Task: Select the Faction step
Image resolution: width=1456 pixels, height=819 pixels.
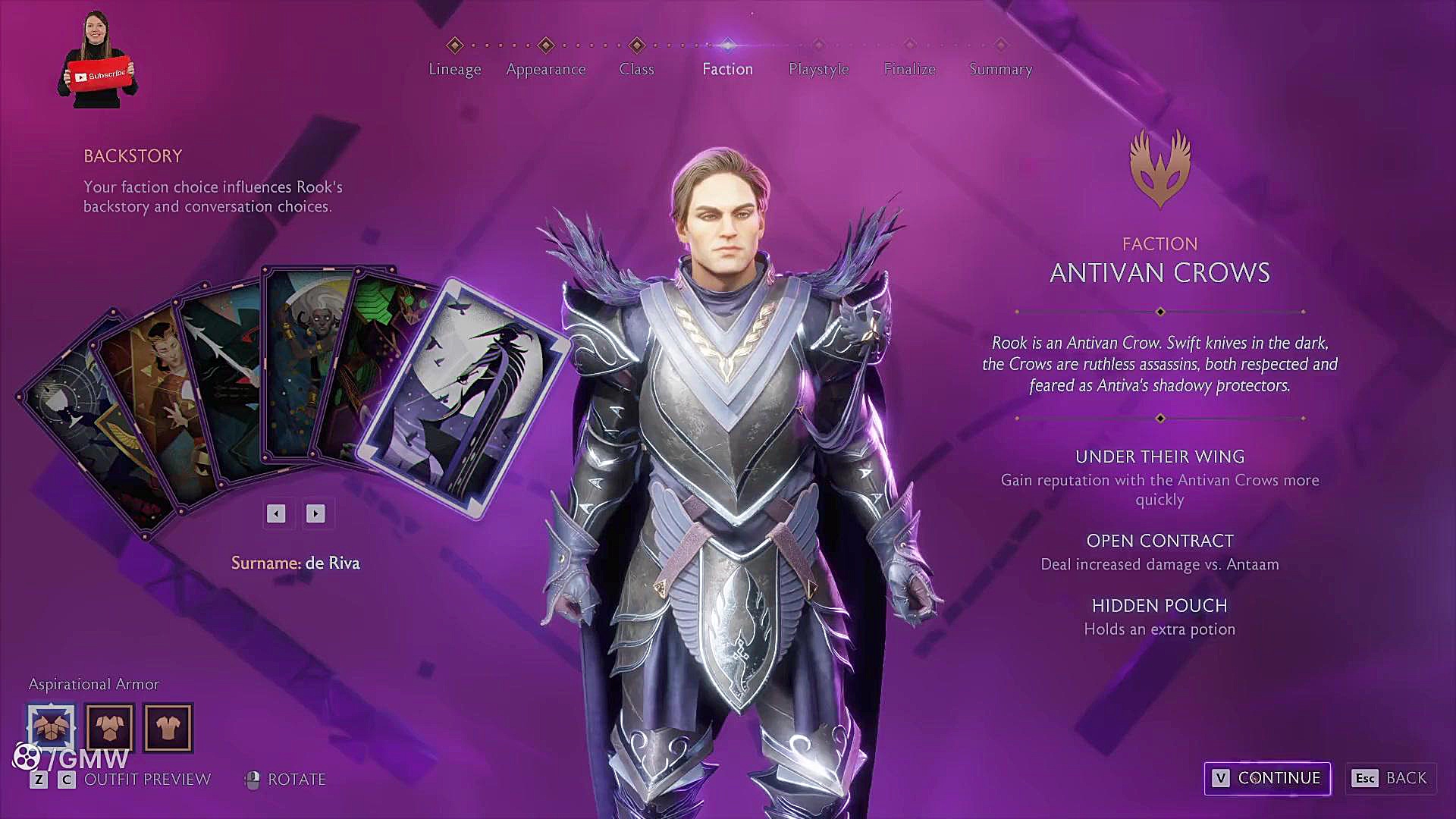Action: 727,68
